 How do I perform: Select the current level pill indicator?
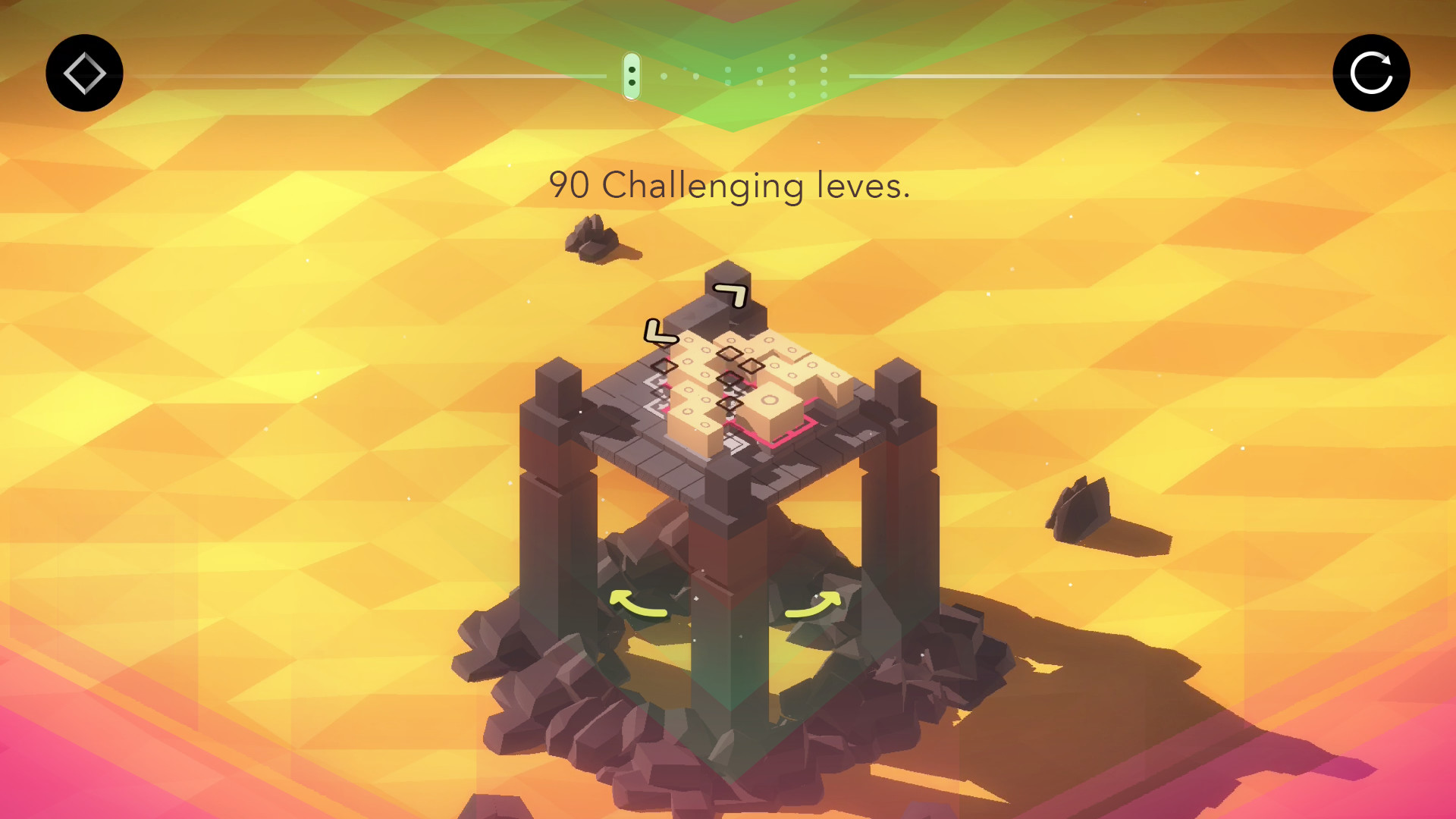[x=632, y=76]
